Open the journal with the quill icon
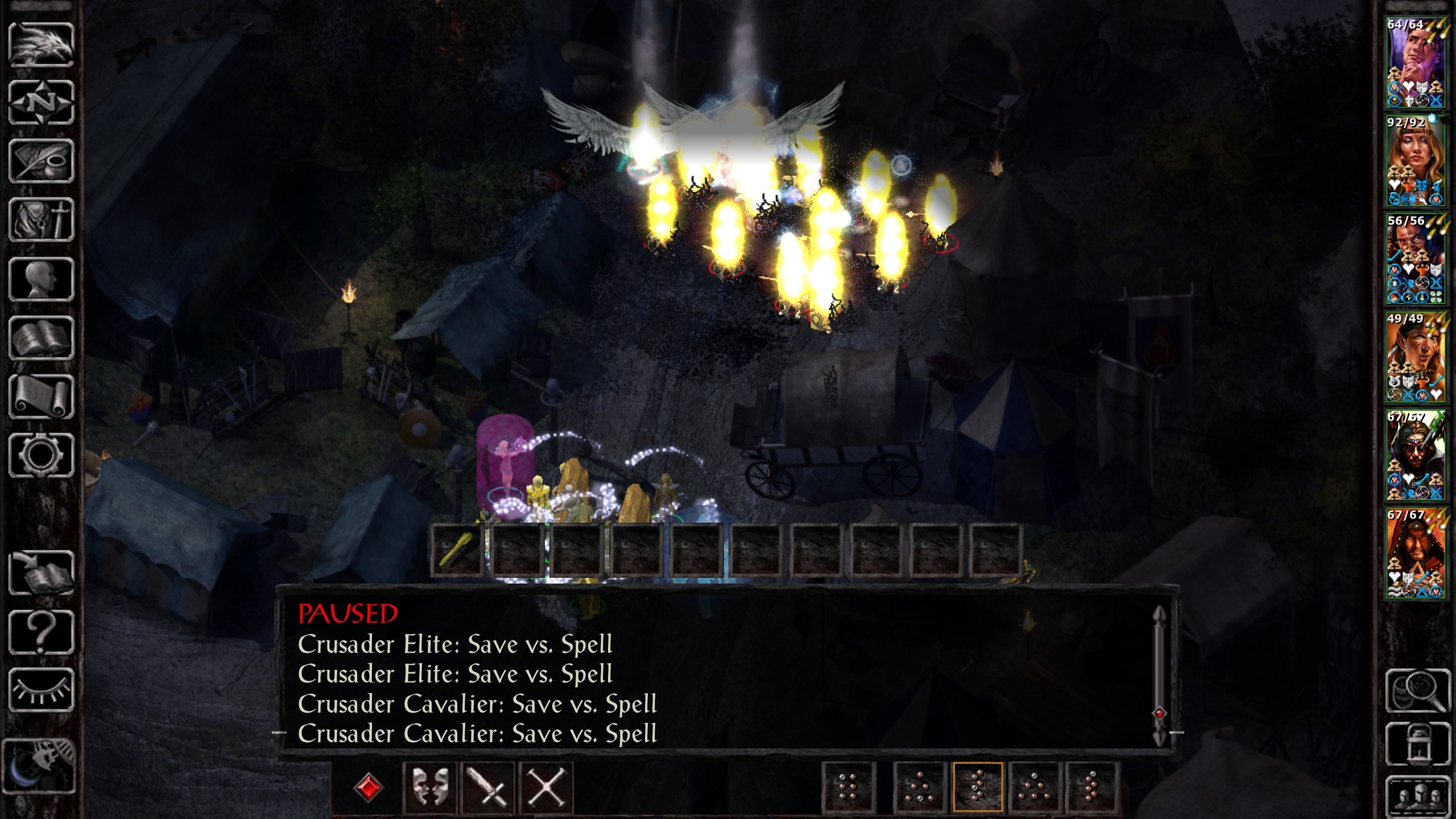 (42, 162)
